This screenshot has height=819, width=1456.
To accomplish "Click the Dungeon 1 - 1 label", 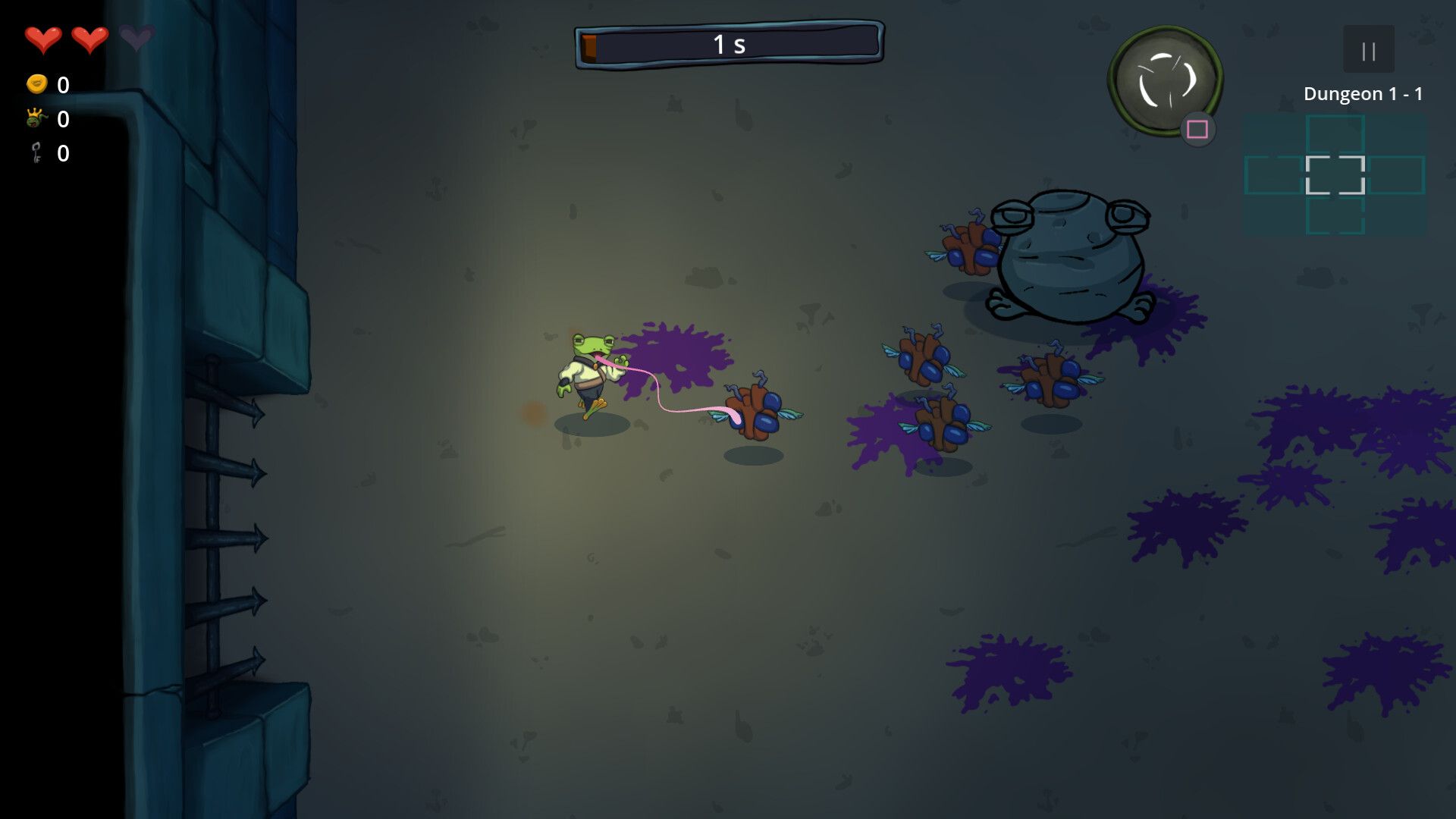I will coord(1363,94).
